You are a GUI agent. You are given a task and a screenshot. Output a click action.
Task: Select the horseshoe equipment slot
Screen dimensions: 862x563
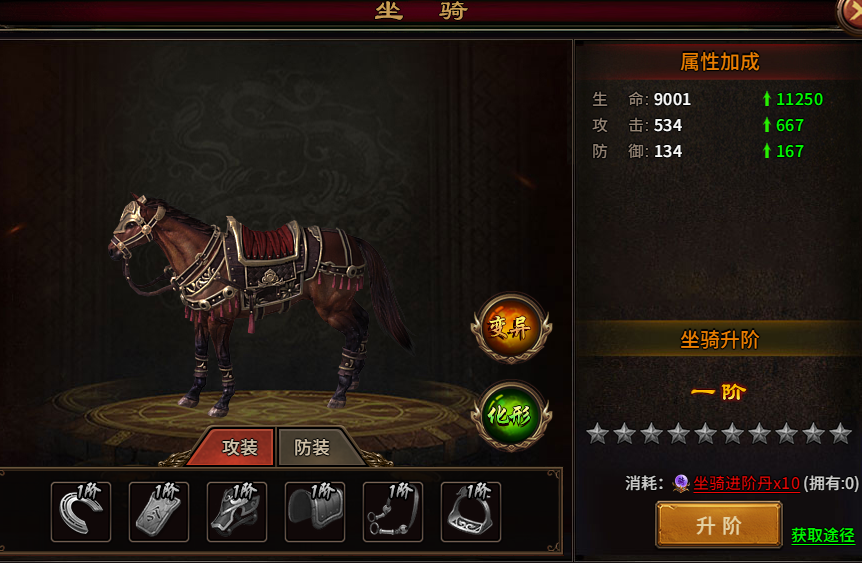(x=81, y=512)
